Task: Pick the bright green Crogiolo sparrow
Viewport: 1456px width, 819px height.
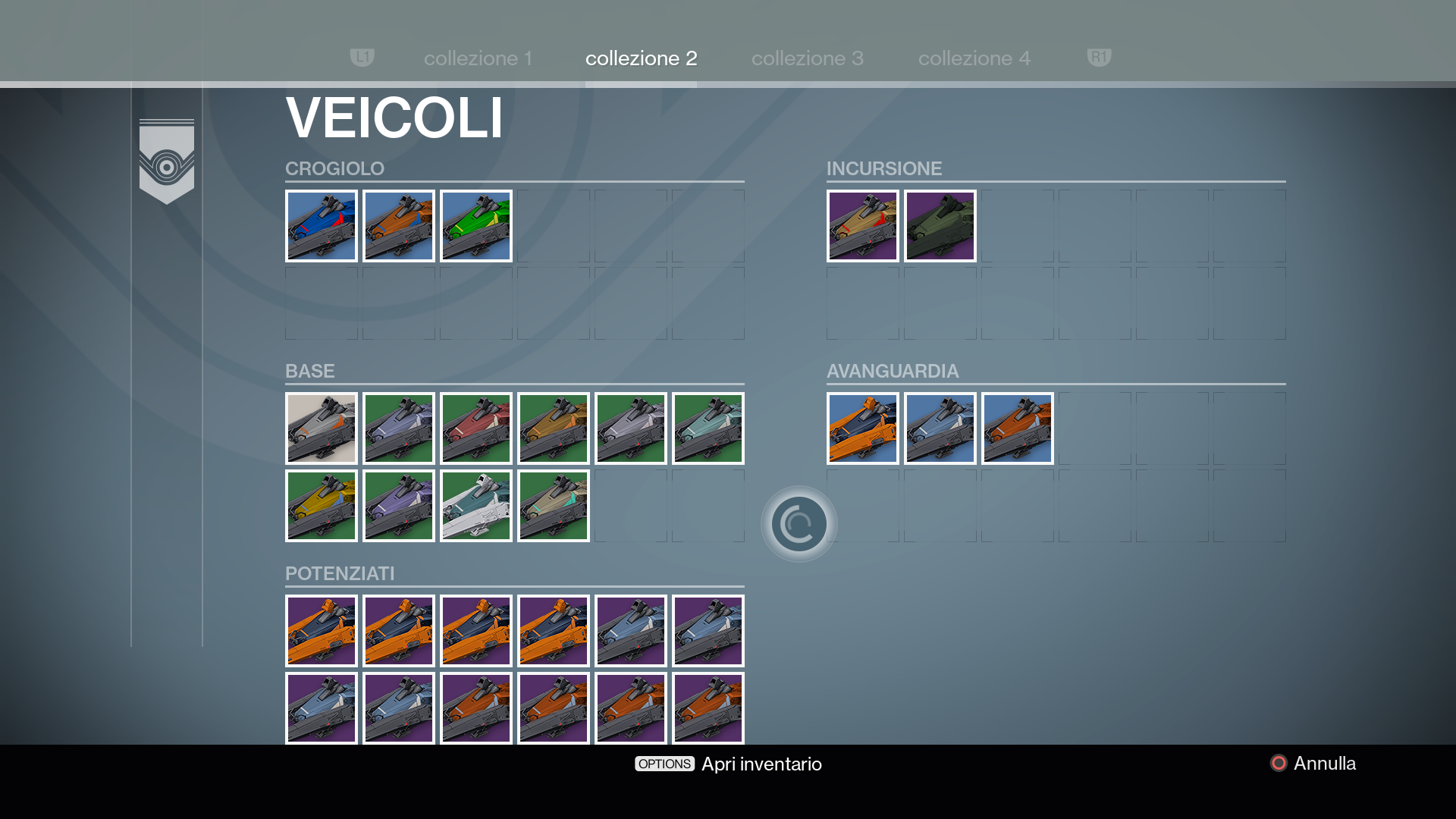Action: (476, 226)
